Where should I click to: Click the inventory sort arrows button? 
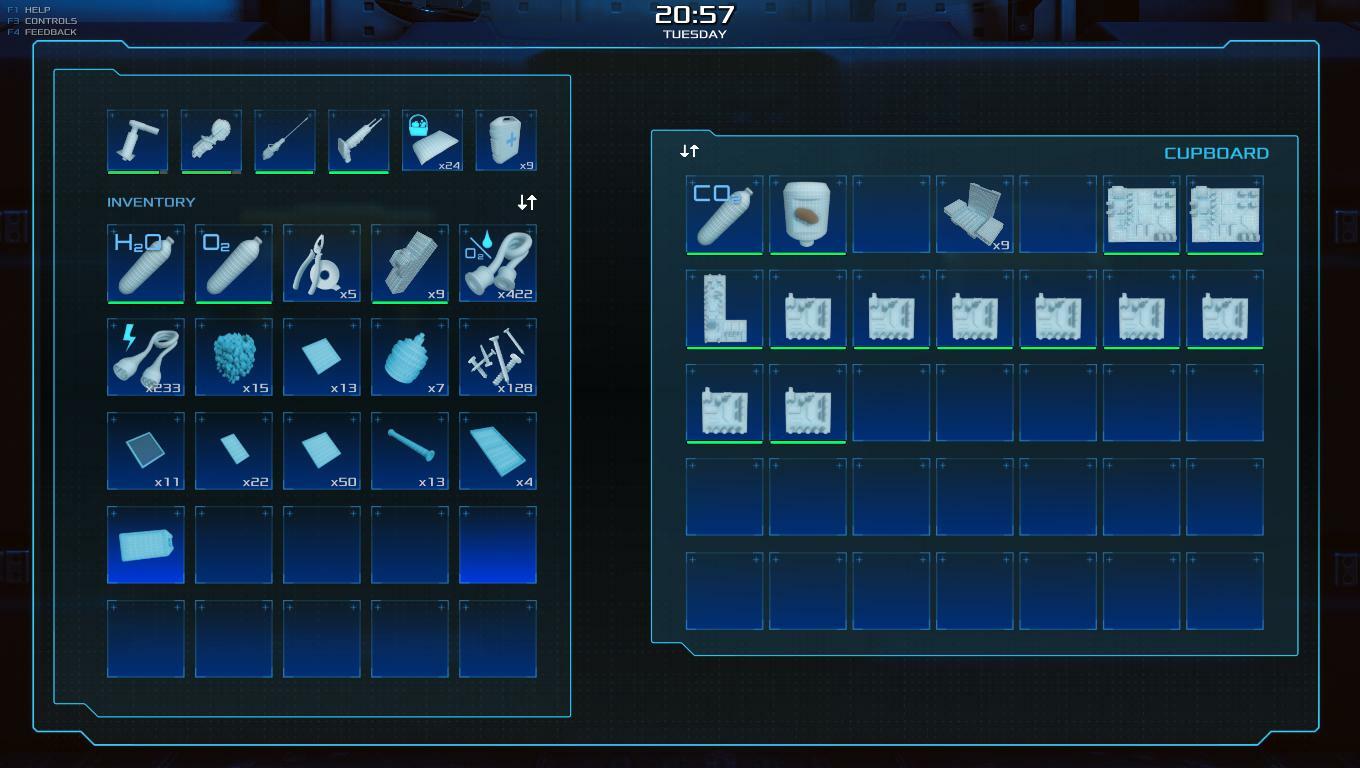click(x=527, y=202)
